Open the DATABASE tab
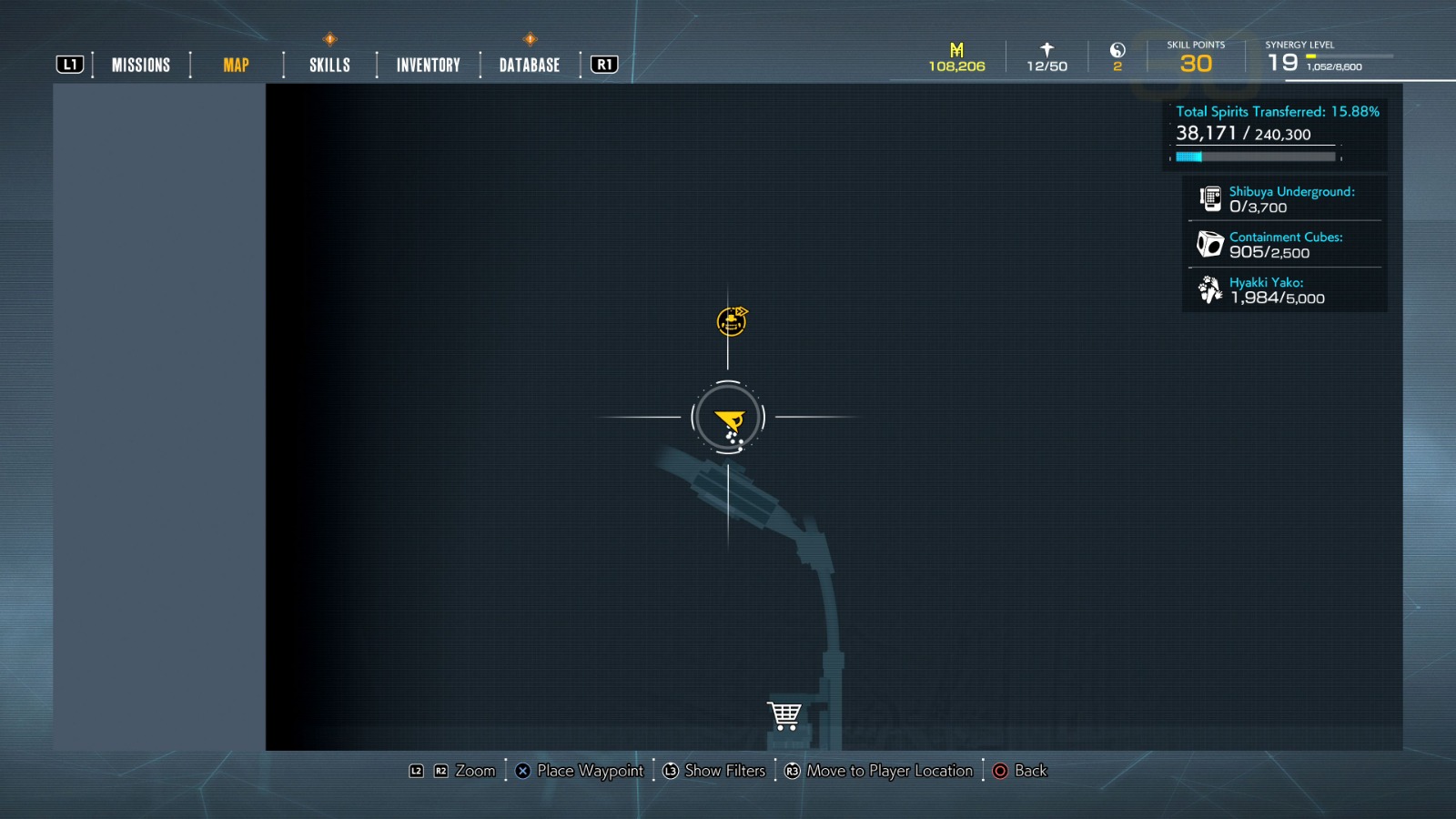 point(529,65)
